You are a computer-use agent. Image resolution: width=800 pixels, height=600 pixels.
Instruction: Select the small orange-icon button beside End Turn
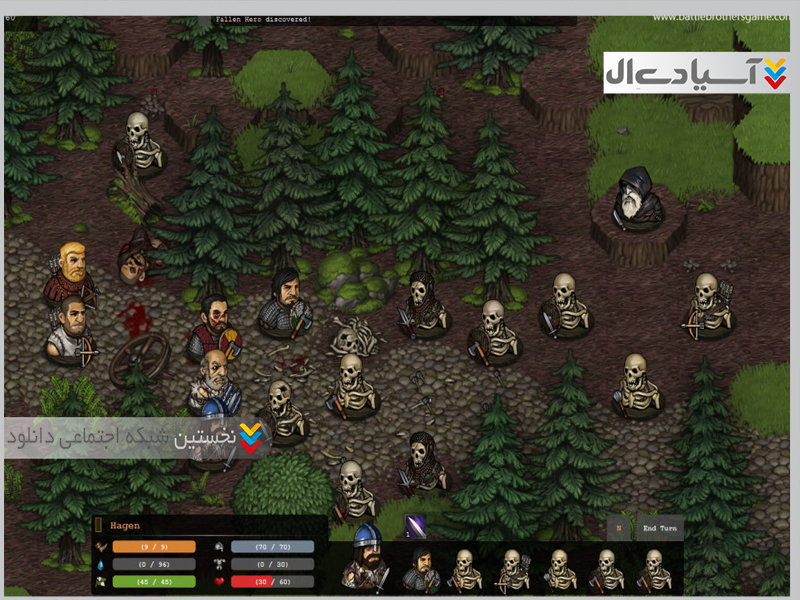coord(619,528)
